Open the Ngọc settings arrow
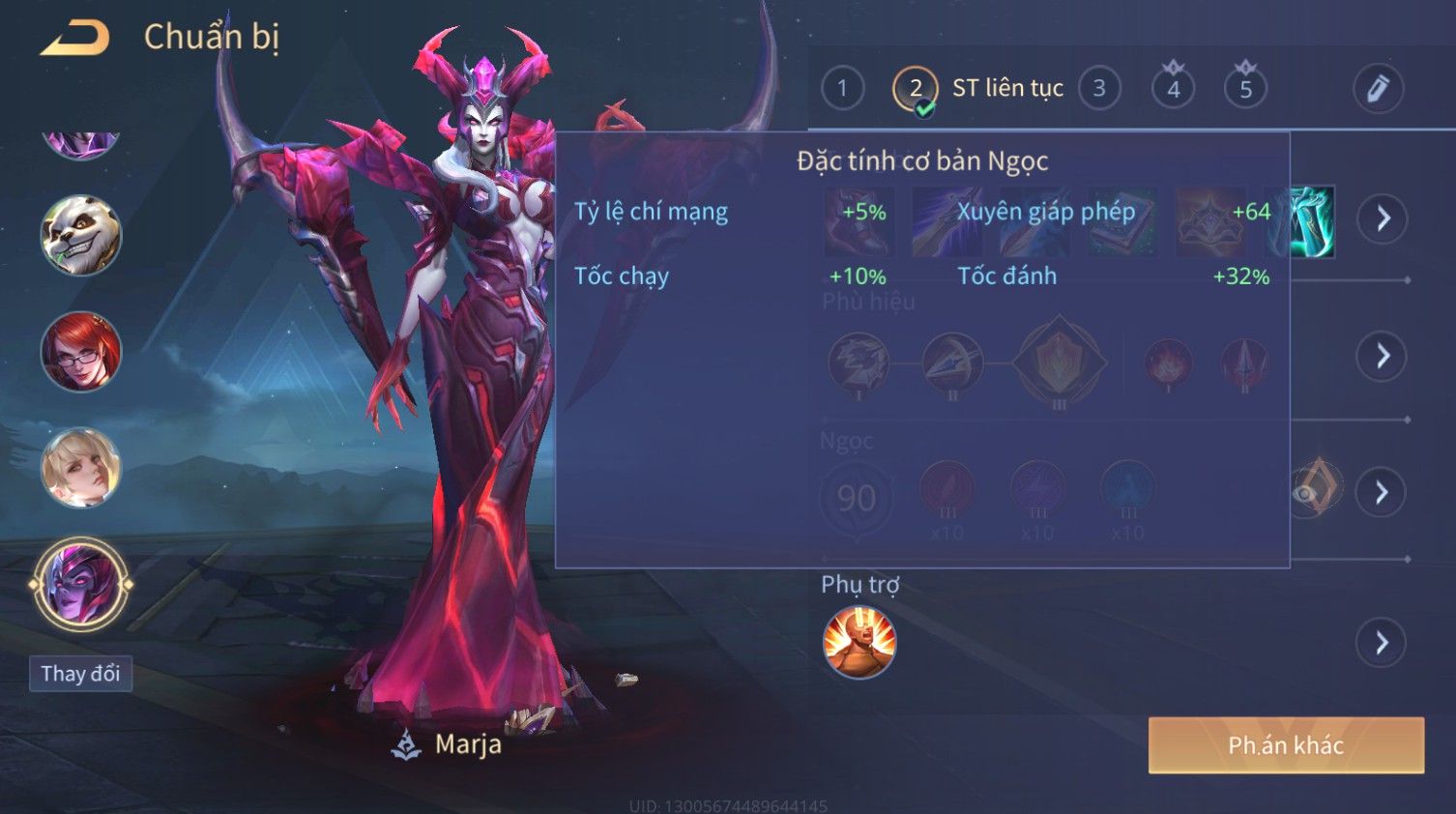 (1383, 493)
